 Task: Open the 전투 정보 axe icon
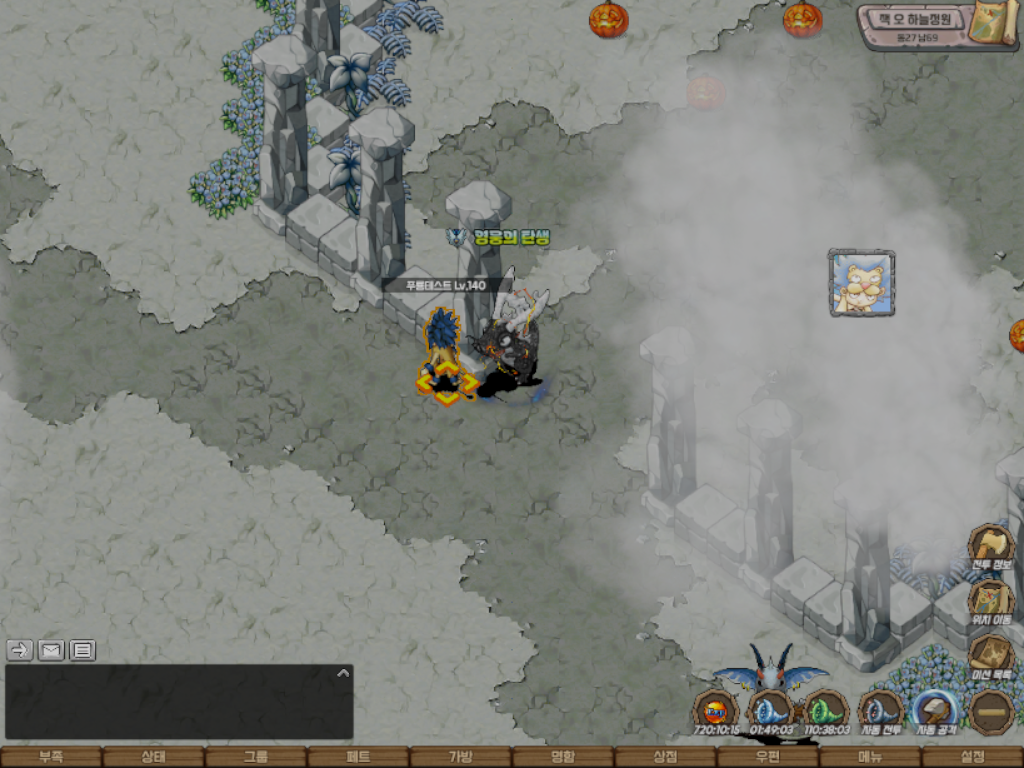point(991,546)
